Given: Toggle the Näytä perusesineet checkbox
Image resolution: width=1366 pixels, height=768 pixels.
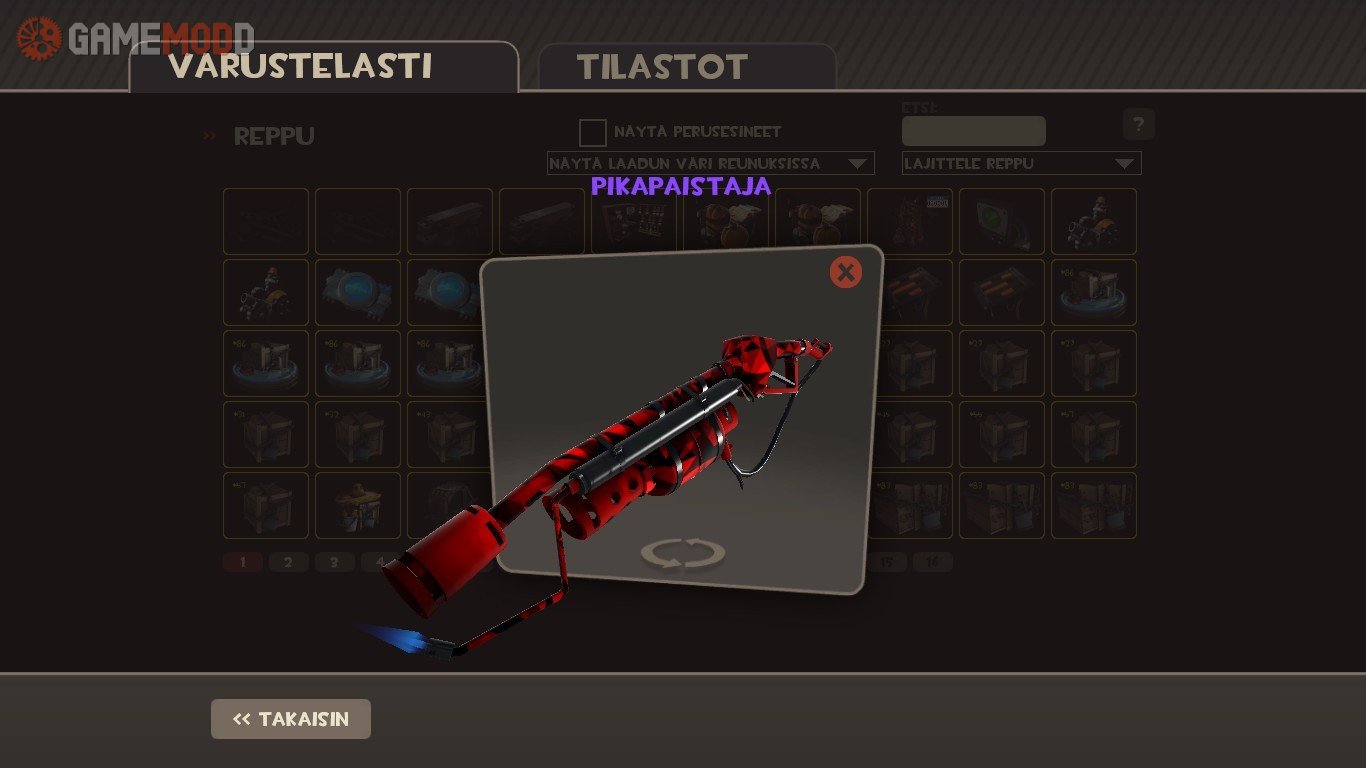Looking at the screenshot, I should pos(593,132).
